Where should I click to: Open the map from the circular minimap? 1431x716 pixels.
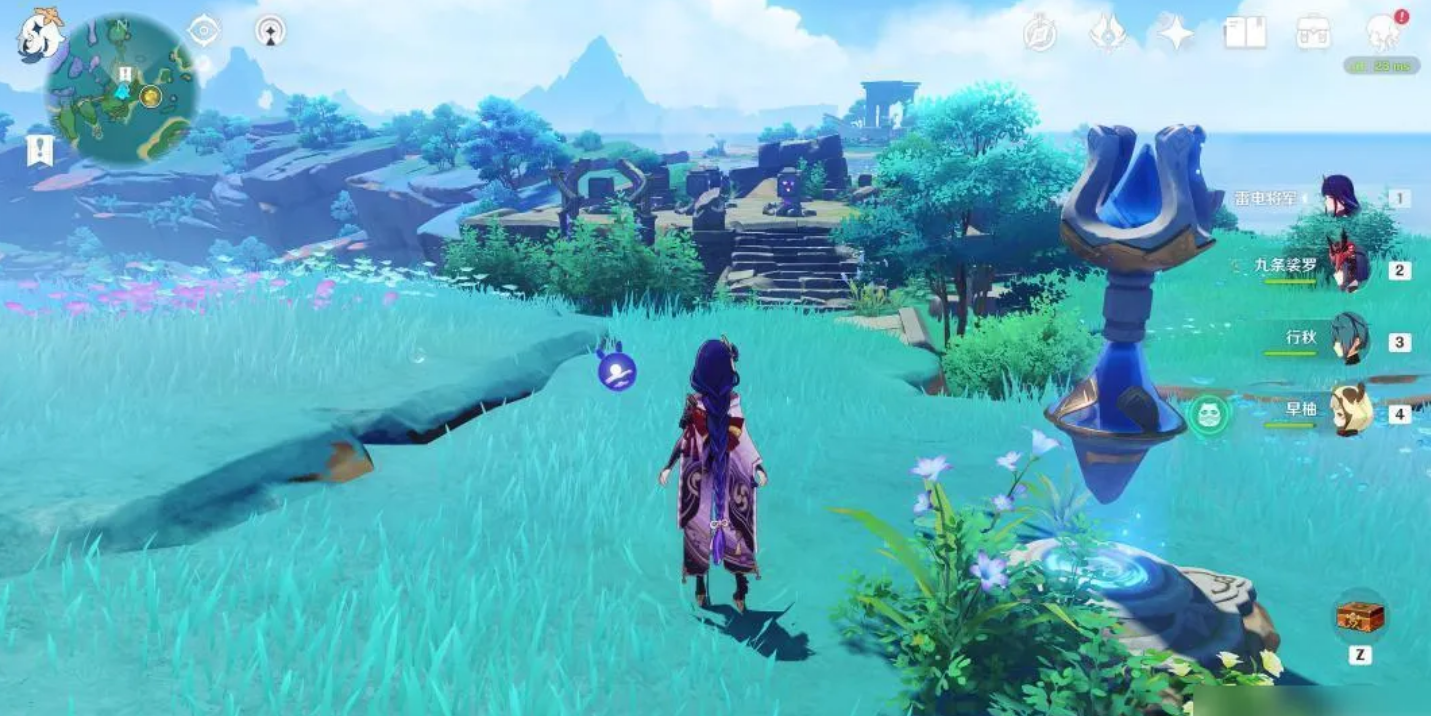(x=121, y=88)
